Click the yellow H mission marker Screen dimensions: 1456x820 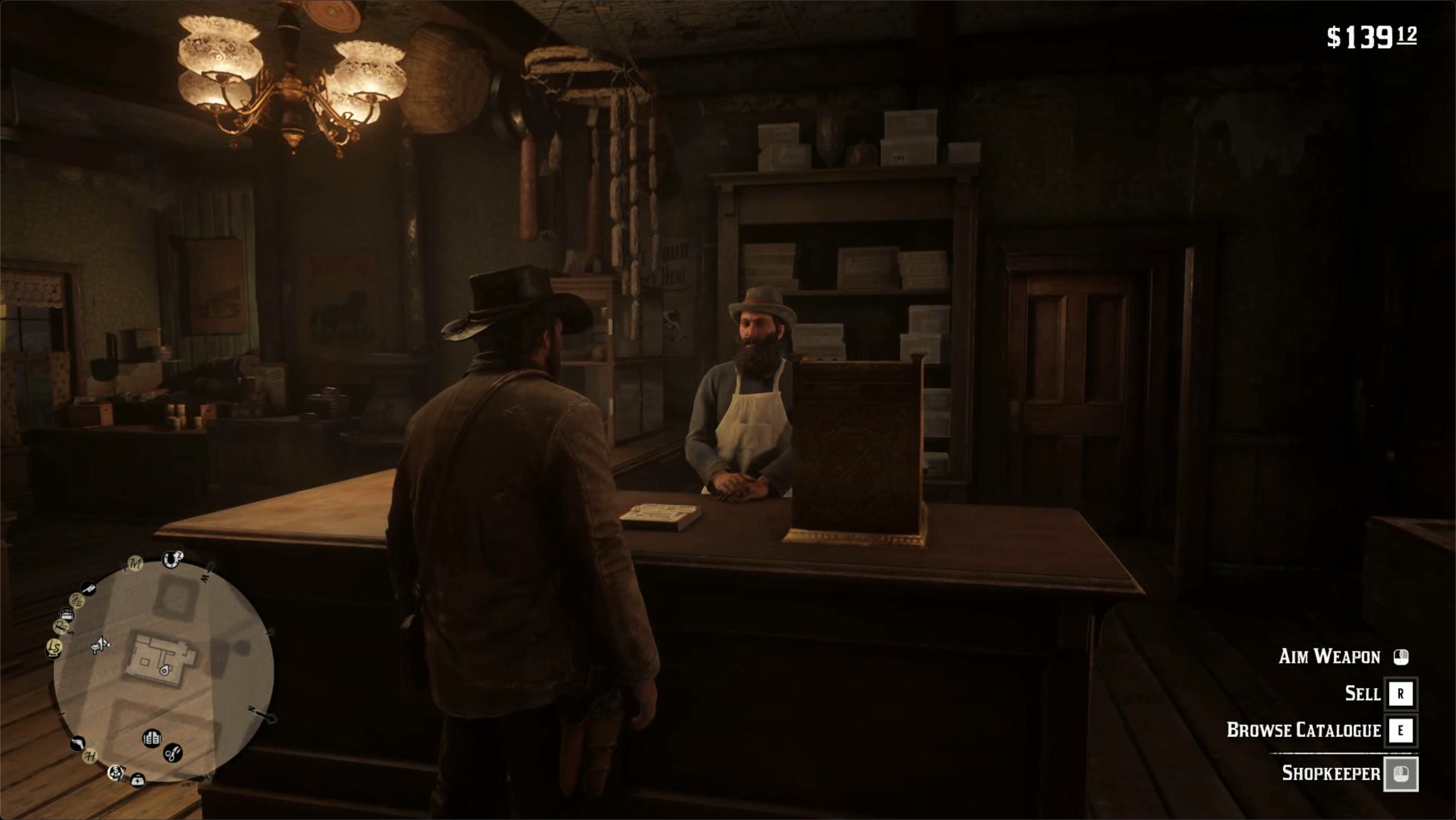pos(90,756)
